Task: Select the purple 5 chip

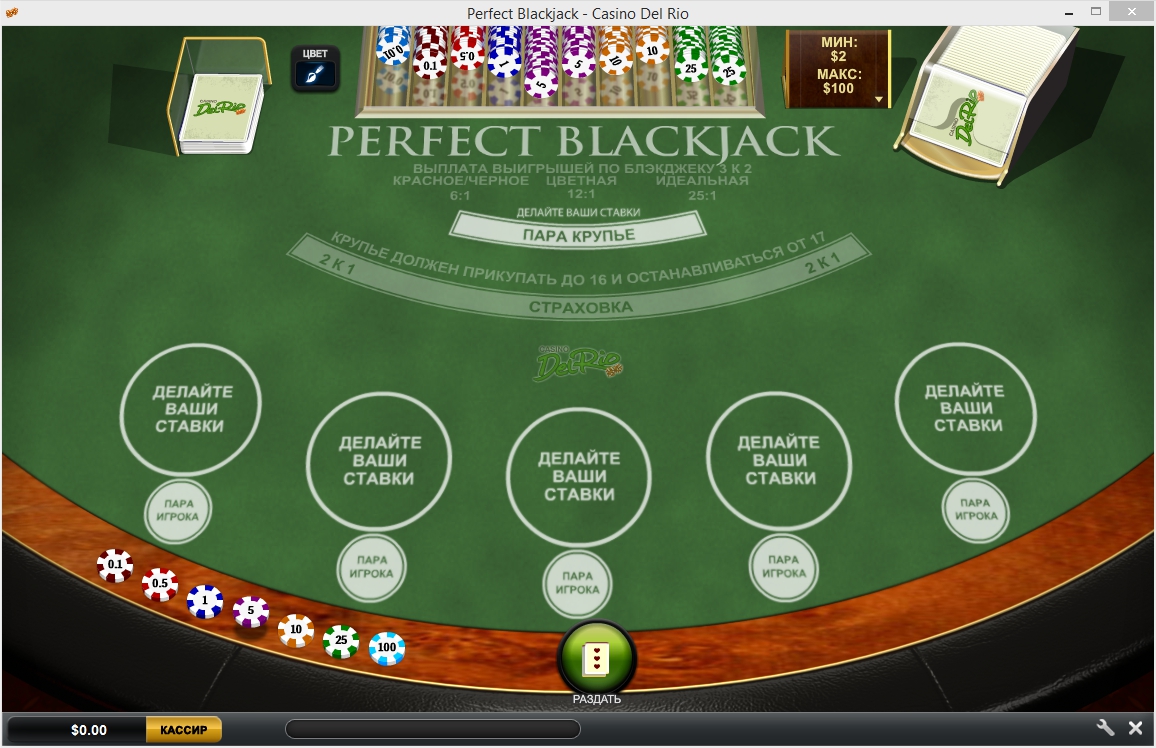Action: 251,612
